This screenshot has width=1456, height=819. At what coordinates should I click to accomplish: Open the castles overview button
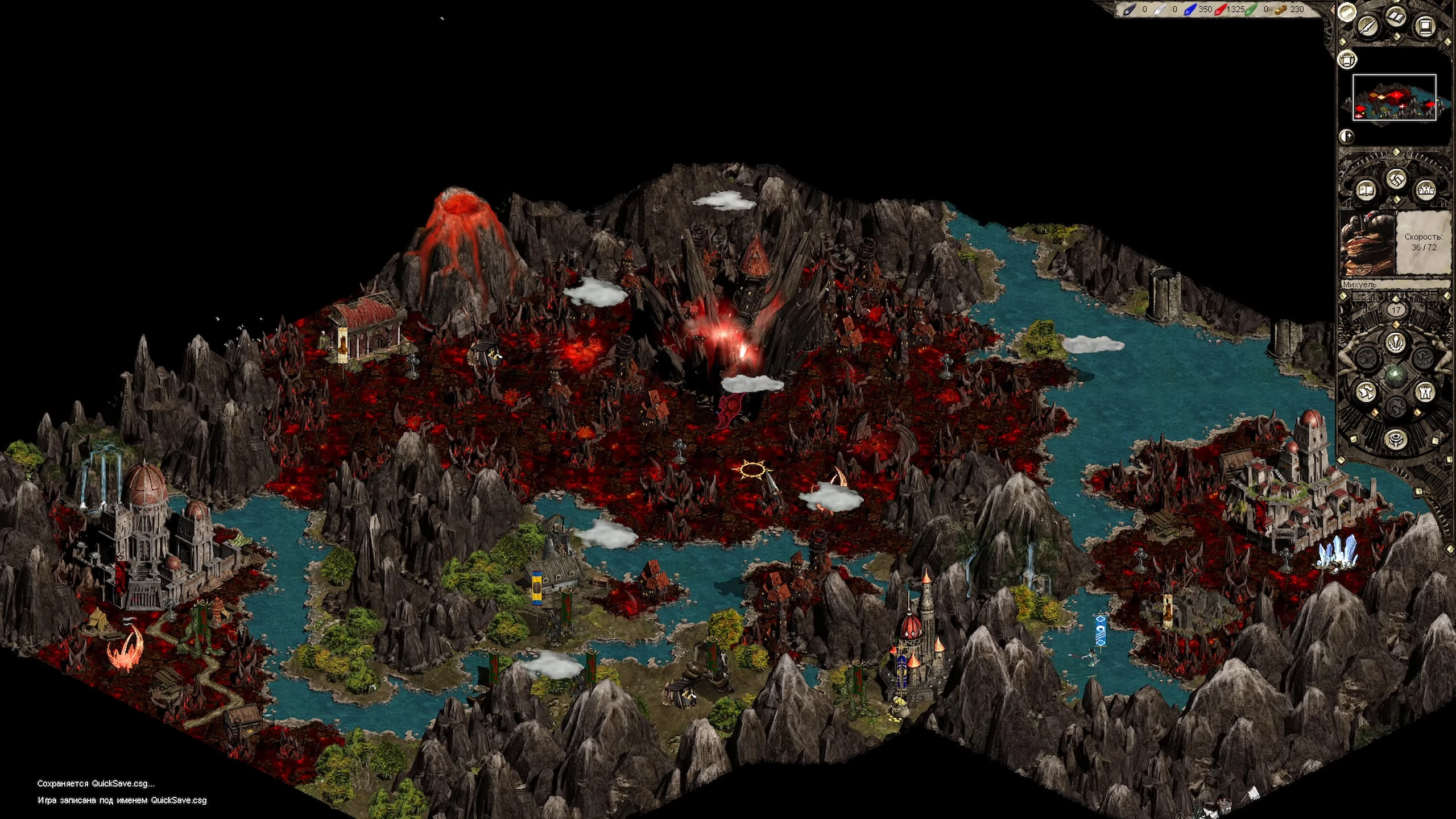coord(1426,190)
